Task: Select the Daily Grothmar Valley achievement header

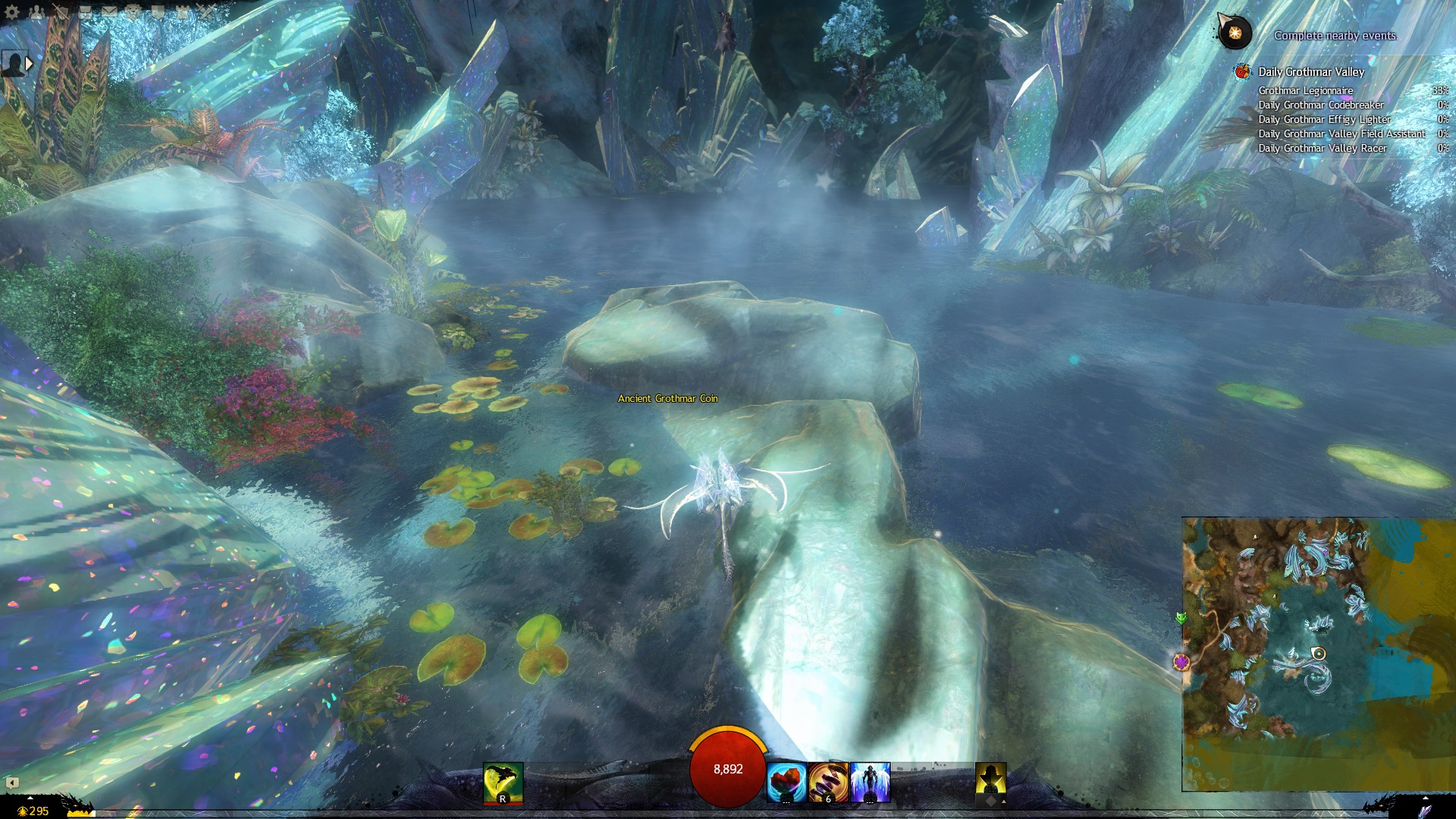Action: 1311,72
